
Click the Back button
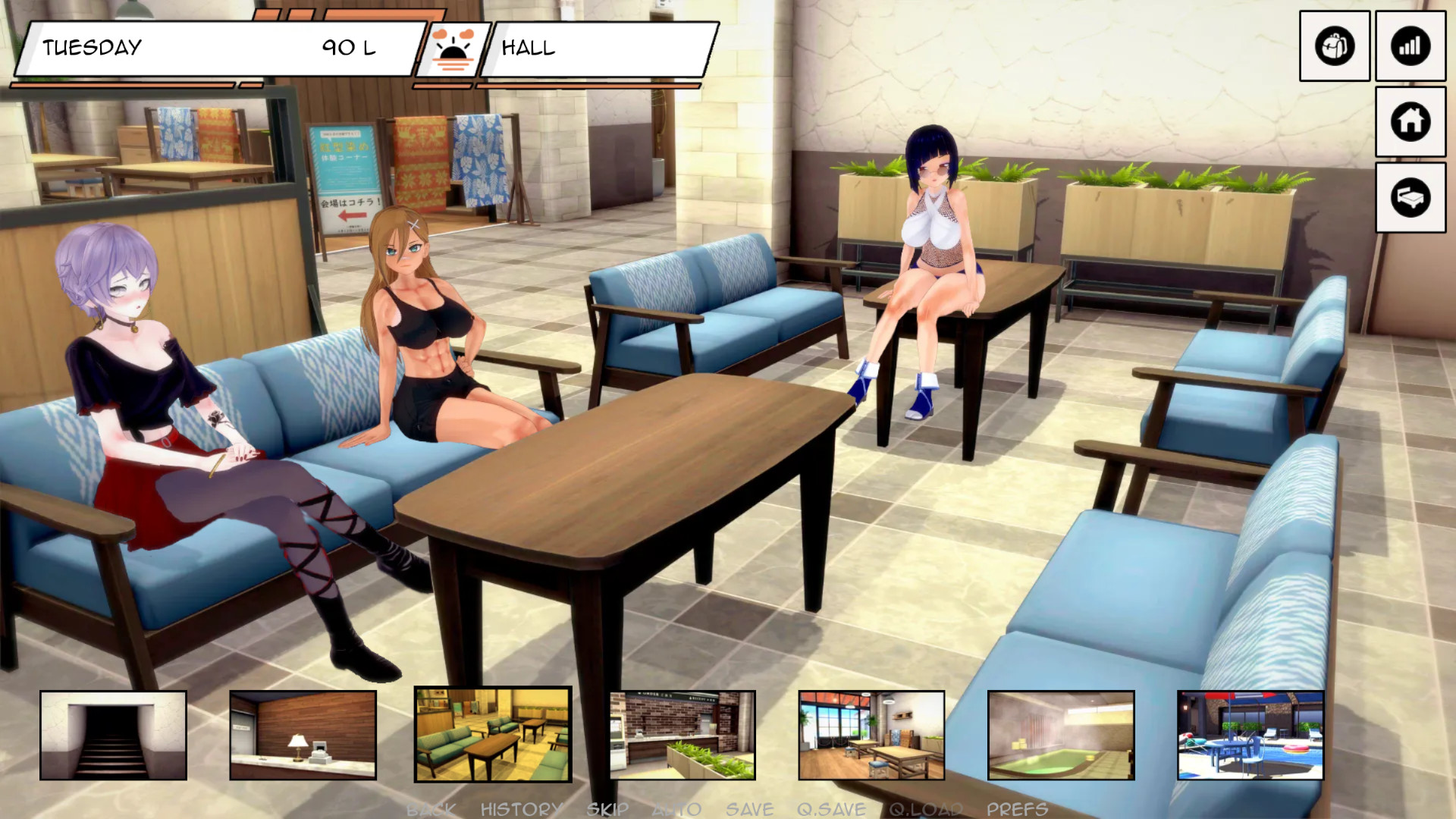point(431,809)
